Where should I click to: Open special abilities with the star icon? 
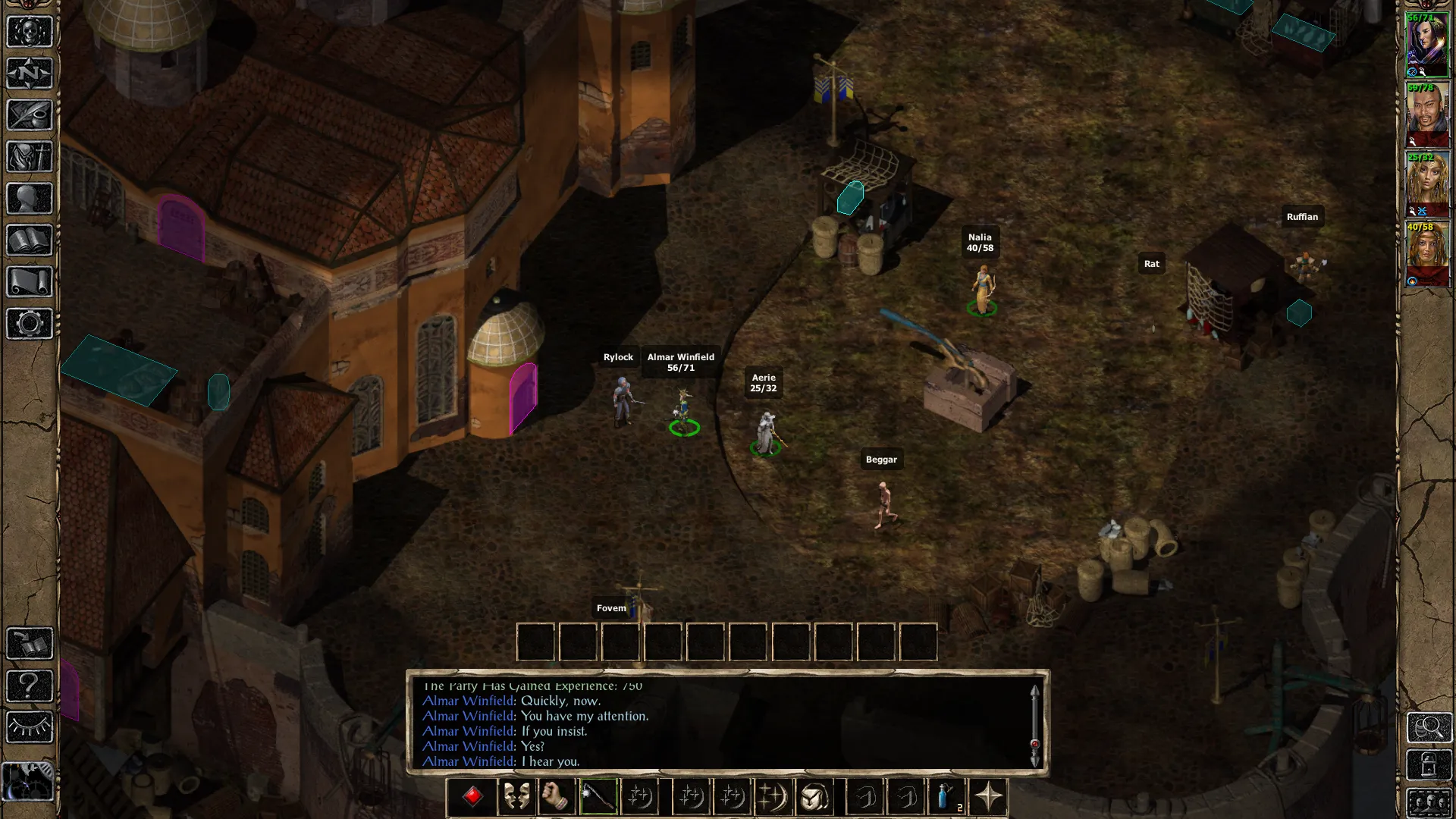pyautogui.click(x=988, y=797)
